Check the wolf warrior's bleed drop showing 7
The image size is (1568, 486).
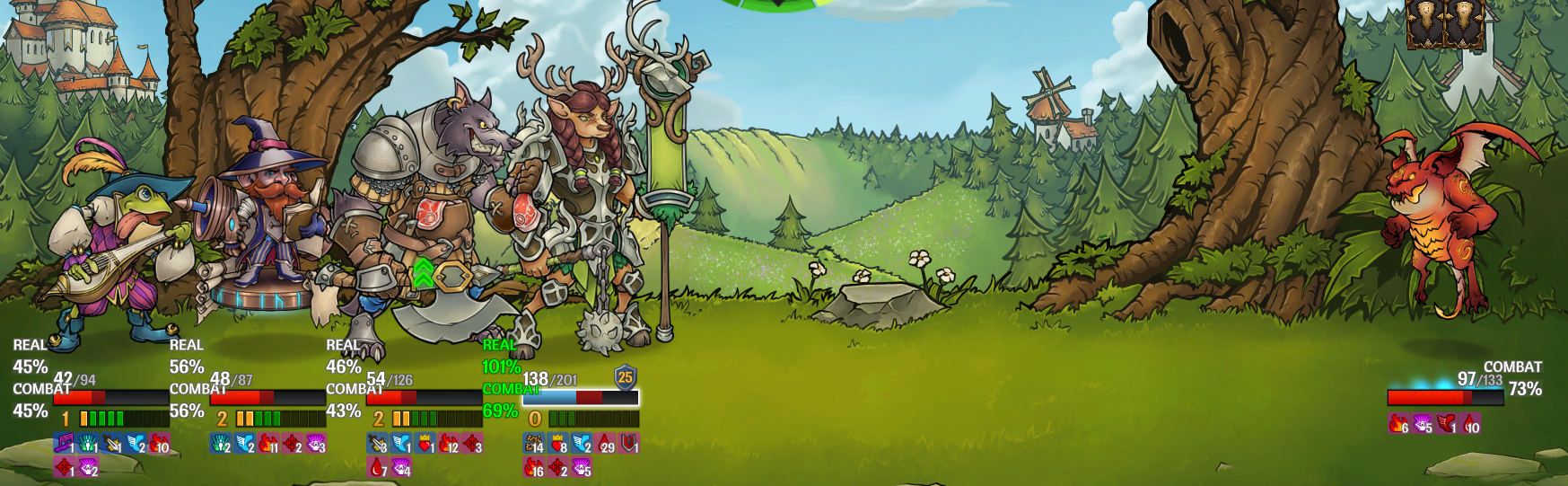point(377,466)
